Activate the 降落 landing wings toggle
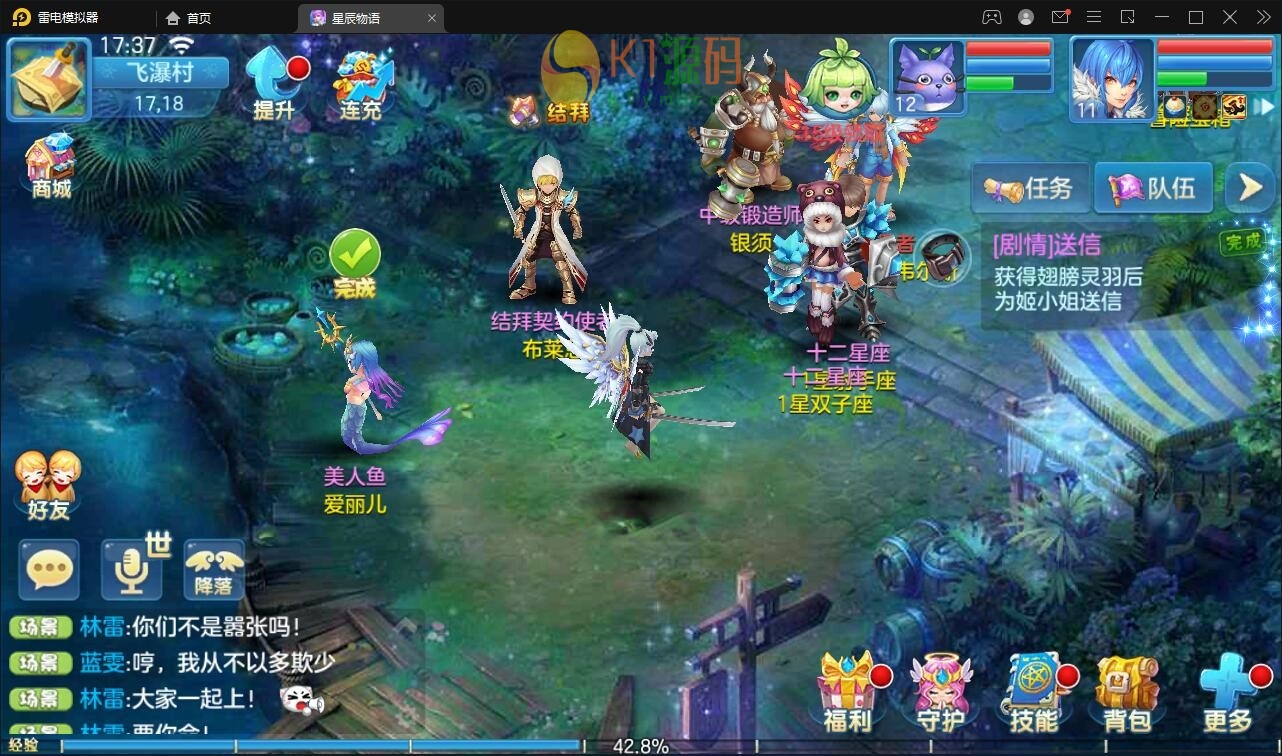 (212, 570)
